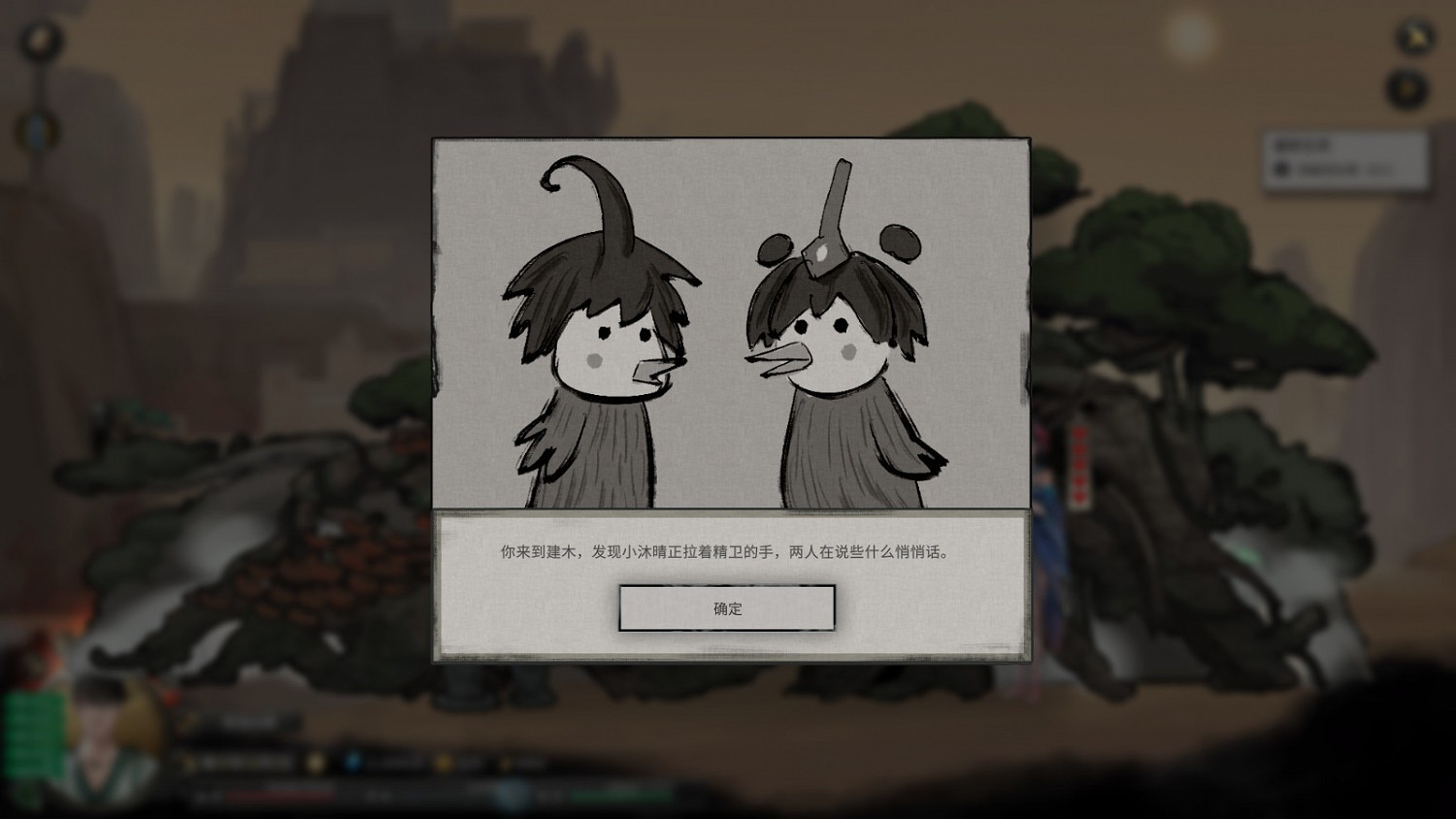Click the dialog text about 小沐晴 and 精卫
The height and width of the screenshot is (819, 1456).
(x=727, y=550)
